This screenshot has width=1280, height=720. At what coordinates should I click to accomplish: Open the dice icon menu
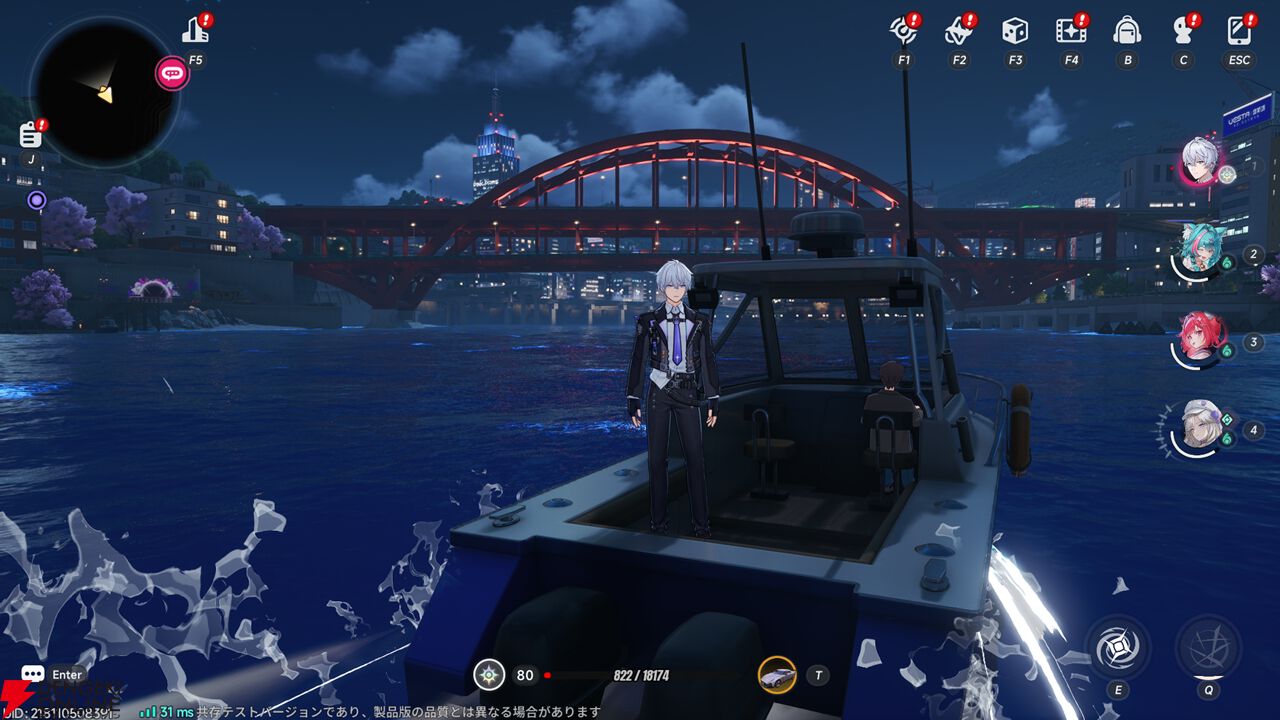[1015, 30]
